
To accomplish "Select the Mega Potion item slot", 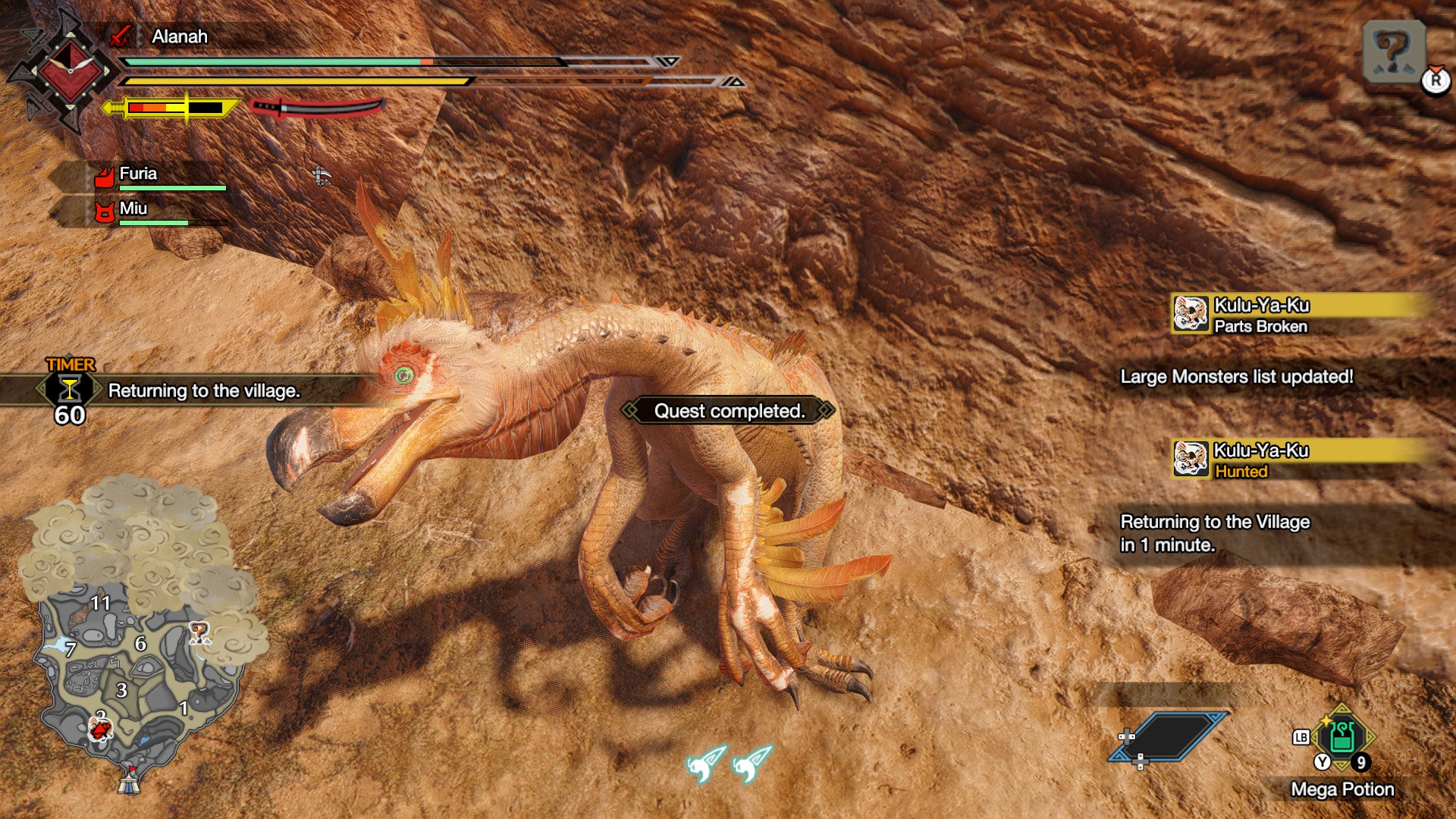I will (x=1342, y=736).
